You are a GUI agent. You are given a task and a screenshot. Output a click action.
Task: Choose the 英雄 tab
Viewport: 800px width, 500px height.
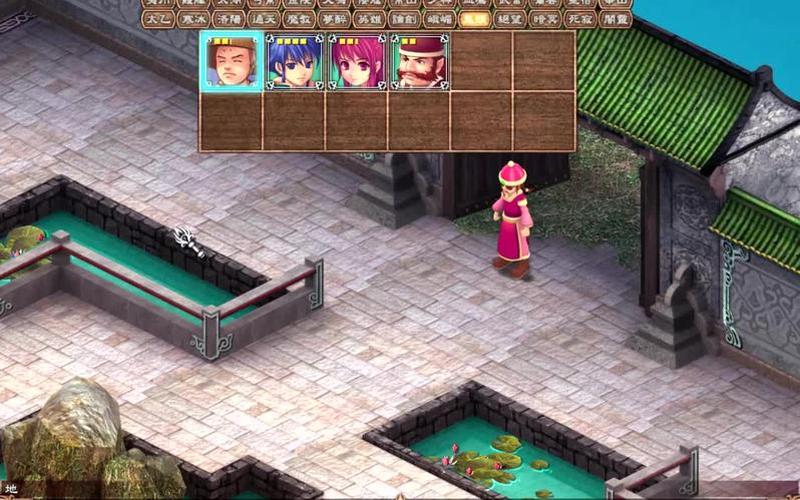pyautogui.click(x=370, y=19)
